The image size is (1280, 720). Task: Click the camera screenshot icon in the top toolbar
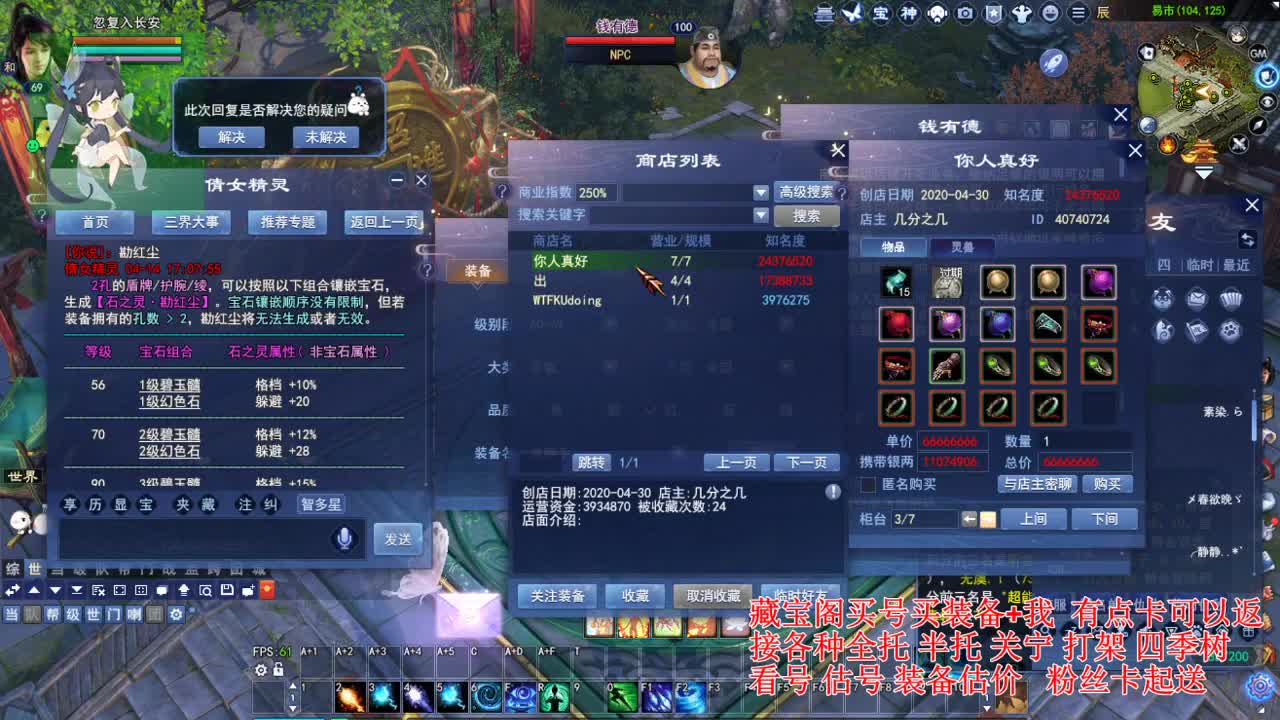[965, 14]
